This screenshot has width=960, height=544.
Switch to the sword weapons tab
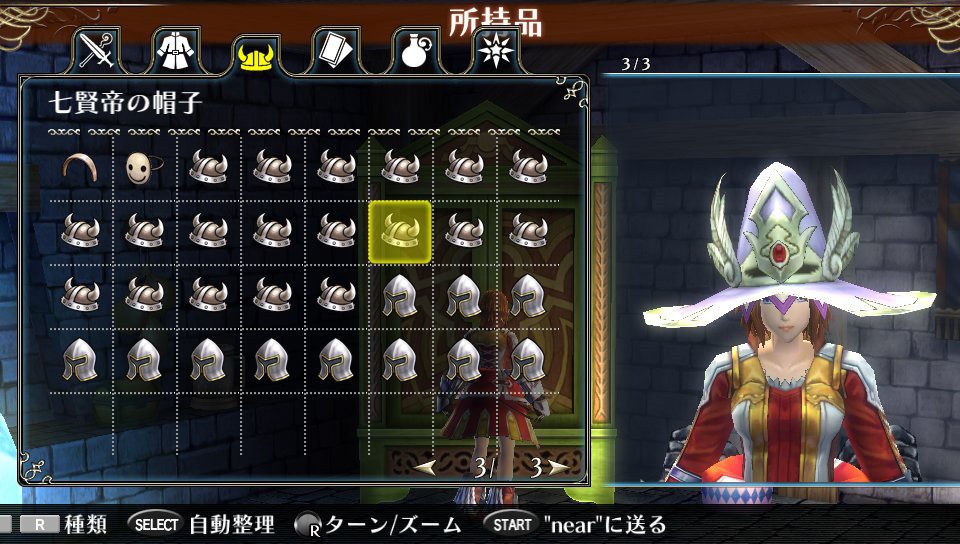[97, 51]
